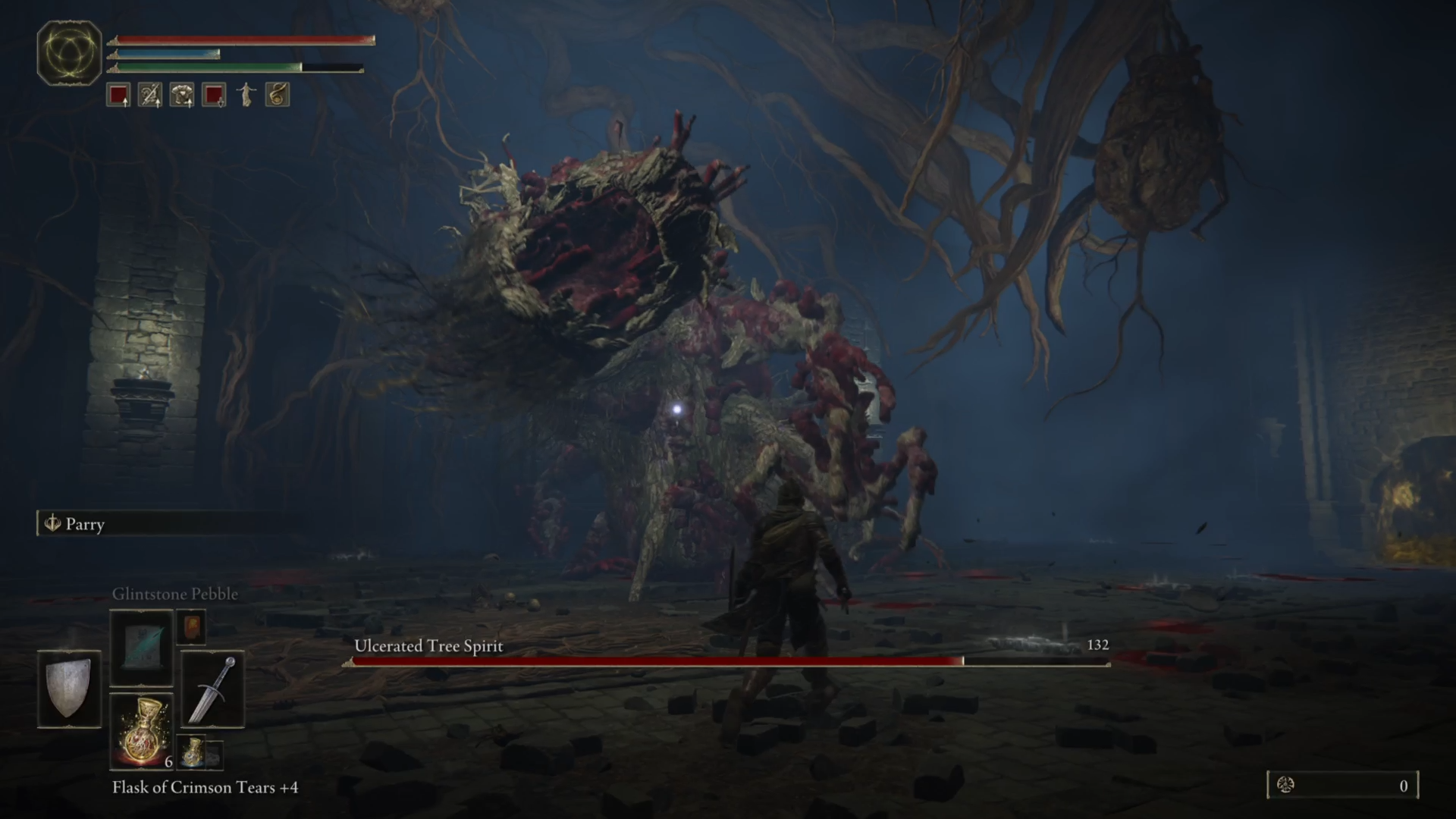Click the small orange next-spell icon

point(191,628)
